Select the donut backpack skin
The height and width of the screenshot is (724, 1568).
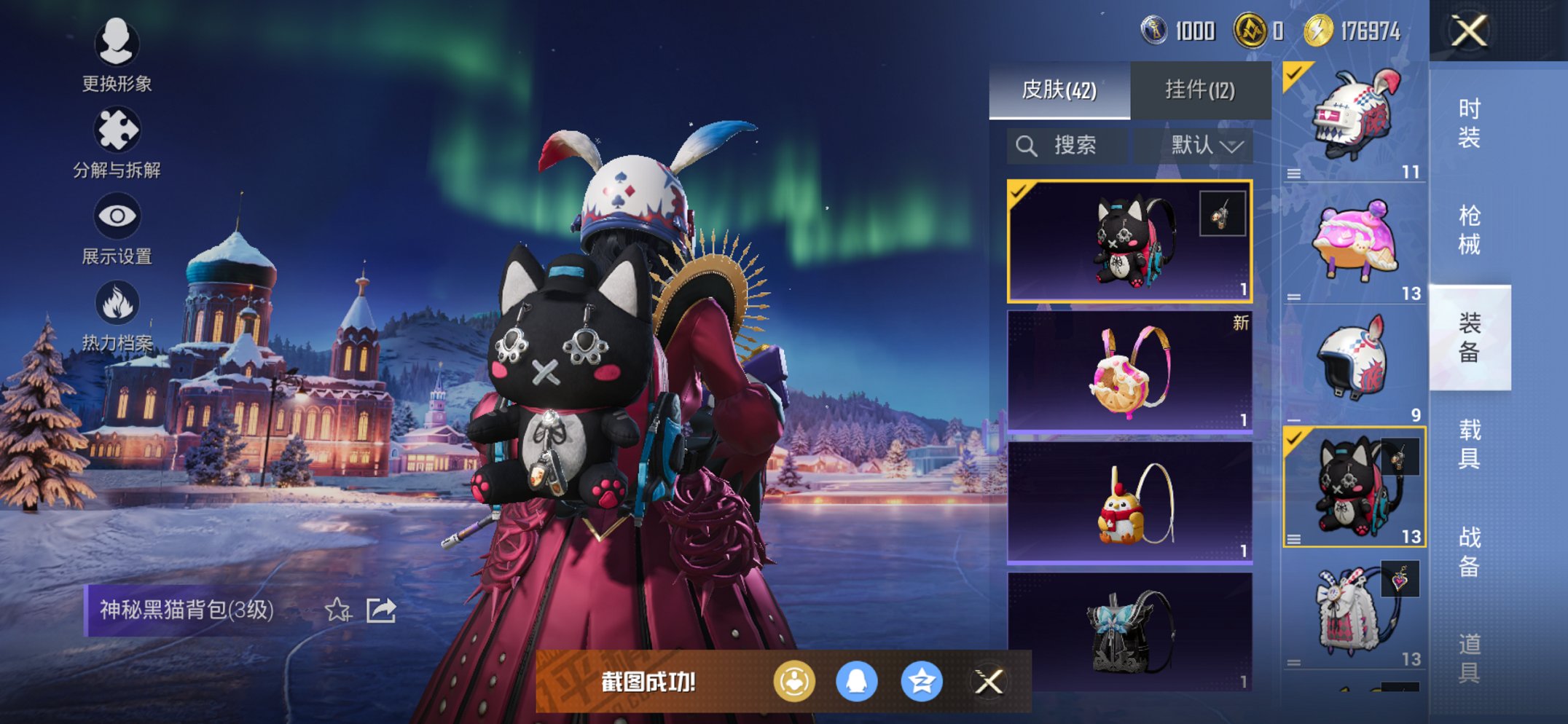coord(1129,371)
